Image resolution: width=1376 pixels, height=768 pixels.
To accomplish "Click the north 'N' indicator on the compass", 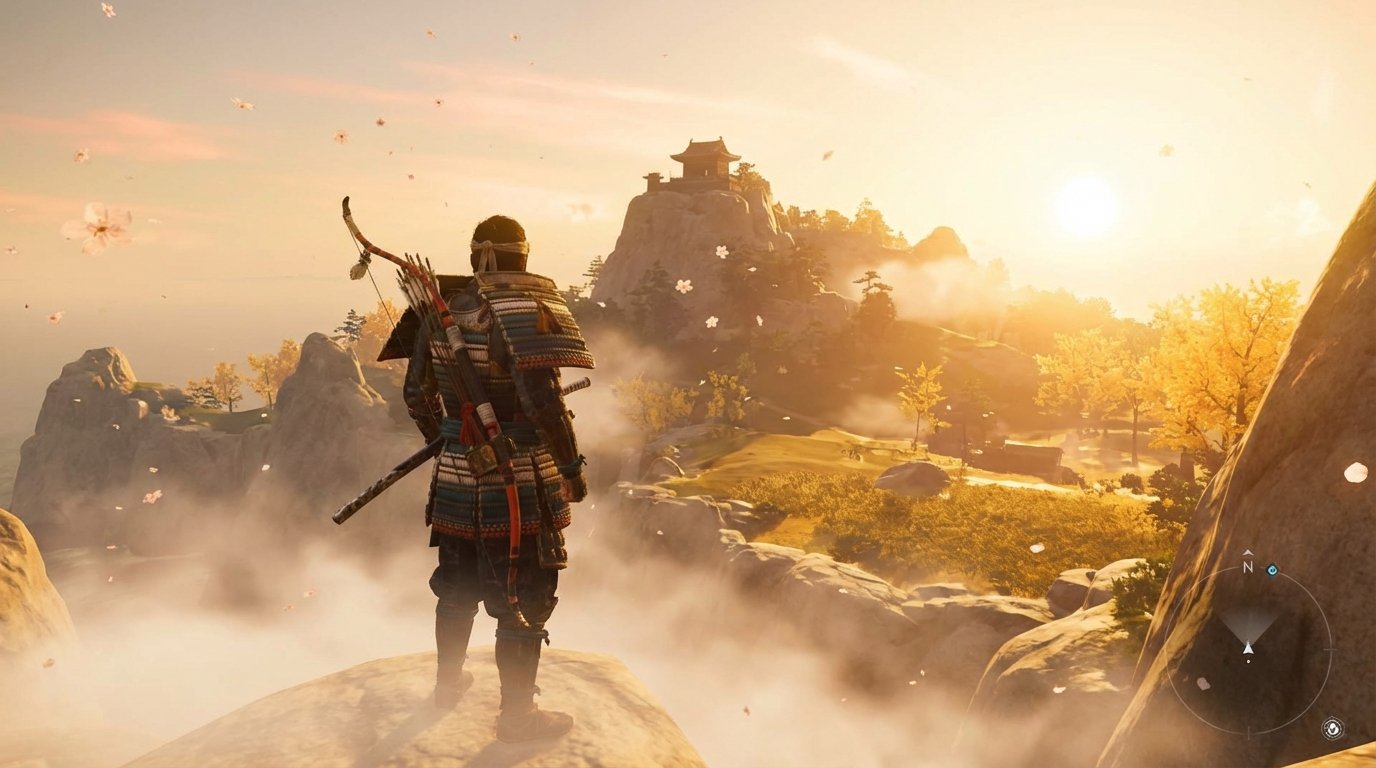I will click(1247, 567).
